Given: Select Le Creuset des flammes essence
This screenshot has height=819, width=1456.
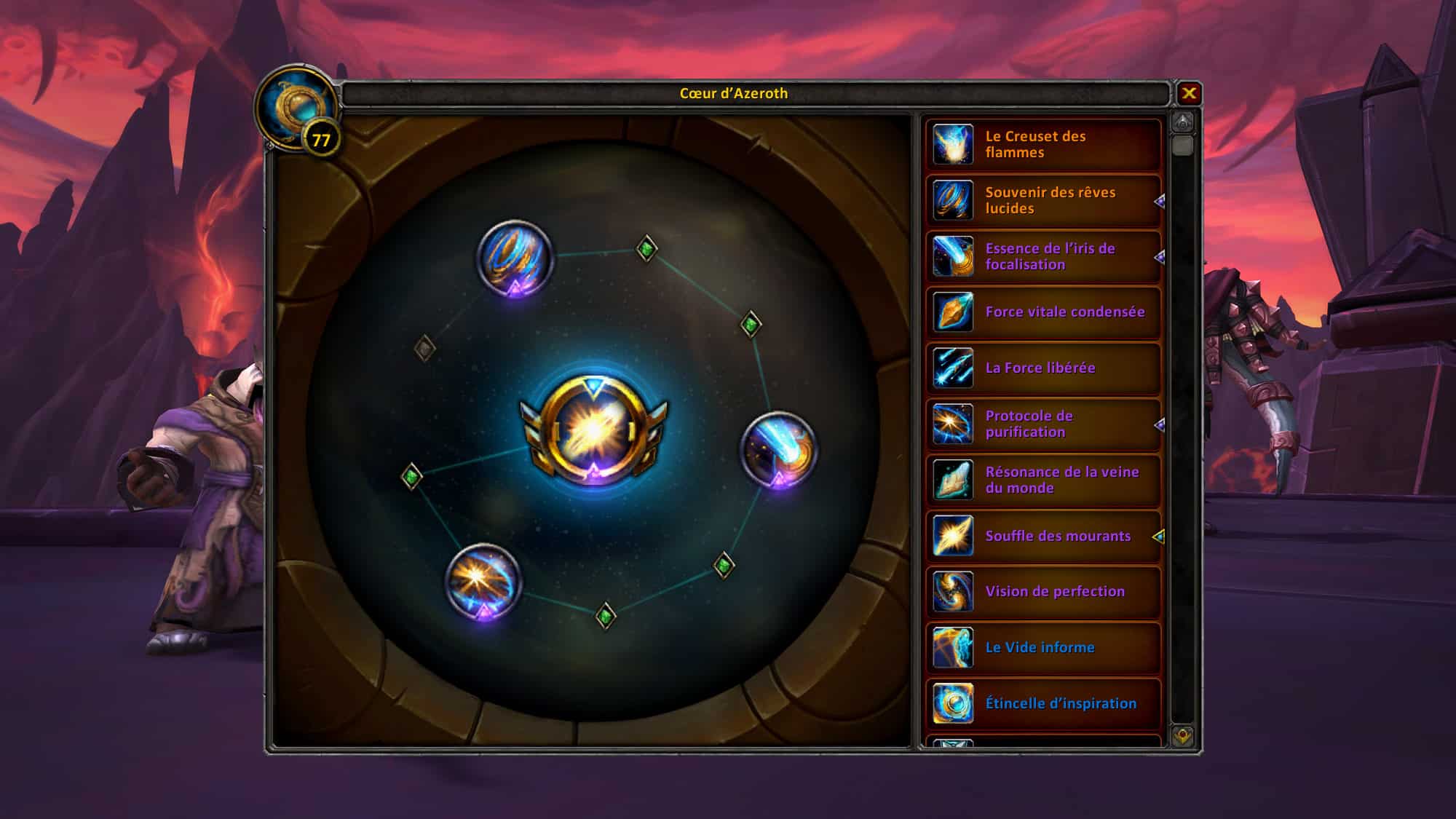Looking at the screenshot, I should pyautogui.click(x=1042, y=144).
